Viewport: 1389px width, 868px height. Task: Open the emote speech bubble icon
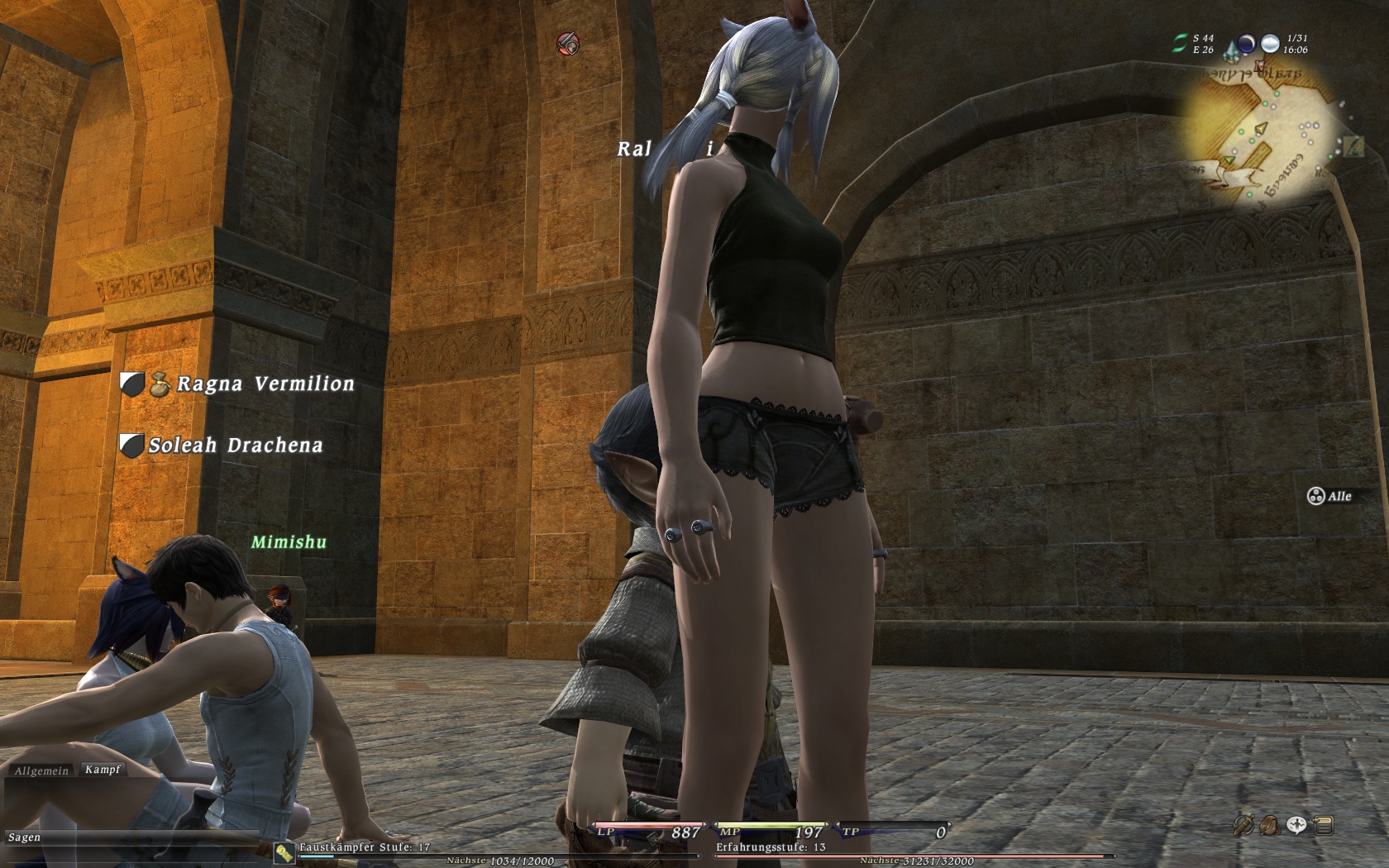click(1296, 825)
